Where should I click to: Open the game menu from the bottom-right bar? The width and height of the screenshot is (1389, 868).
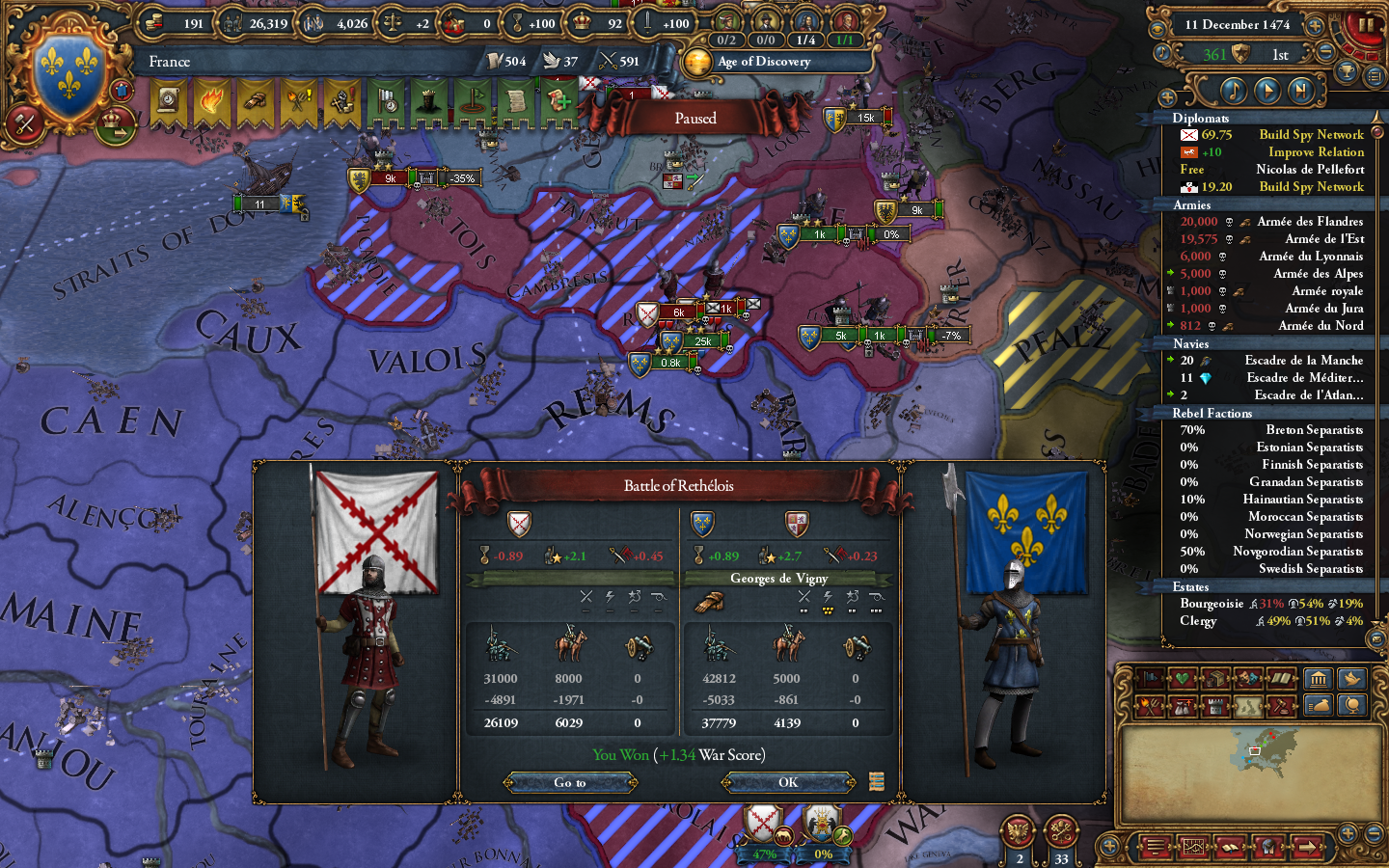(1154, 847)
